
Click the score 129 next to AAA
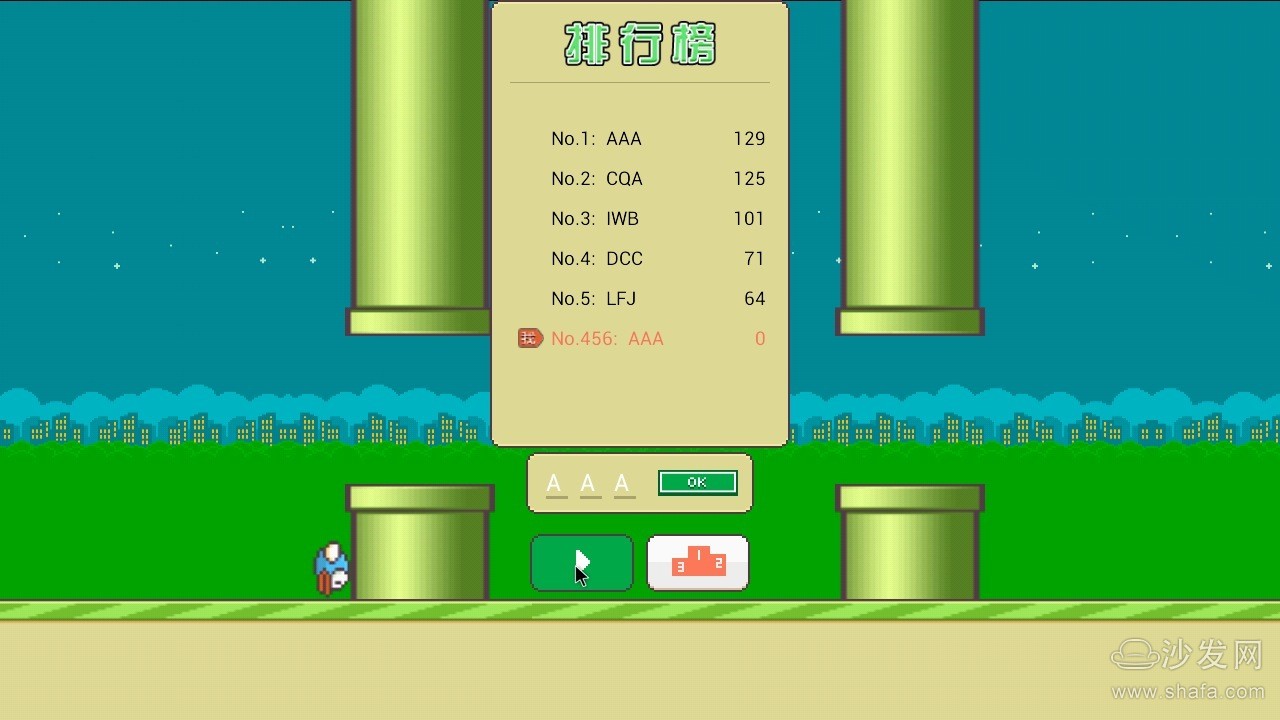click(x=749, y=138)
